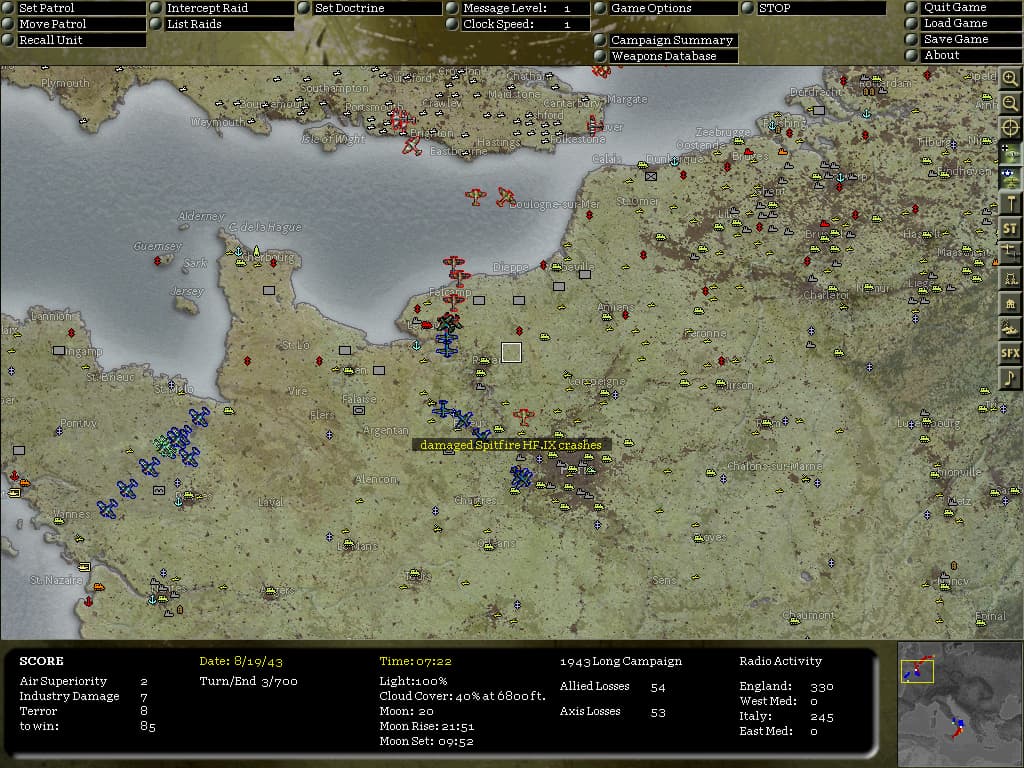1024x768 pixels.
Task: Toggle the SFX sound effects button
Action: pyautogui.click(x=1010, y=353)
